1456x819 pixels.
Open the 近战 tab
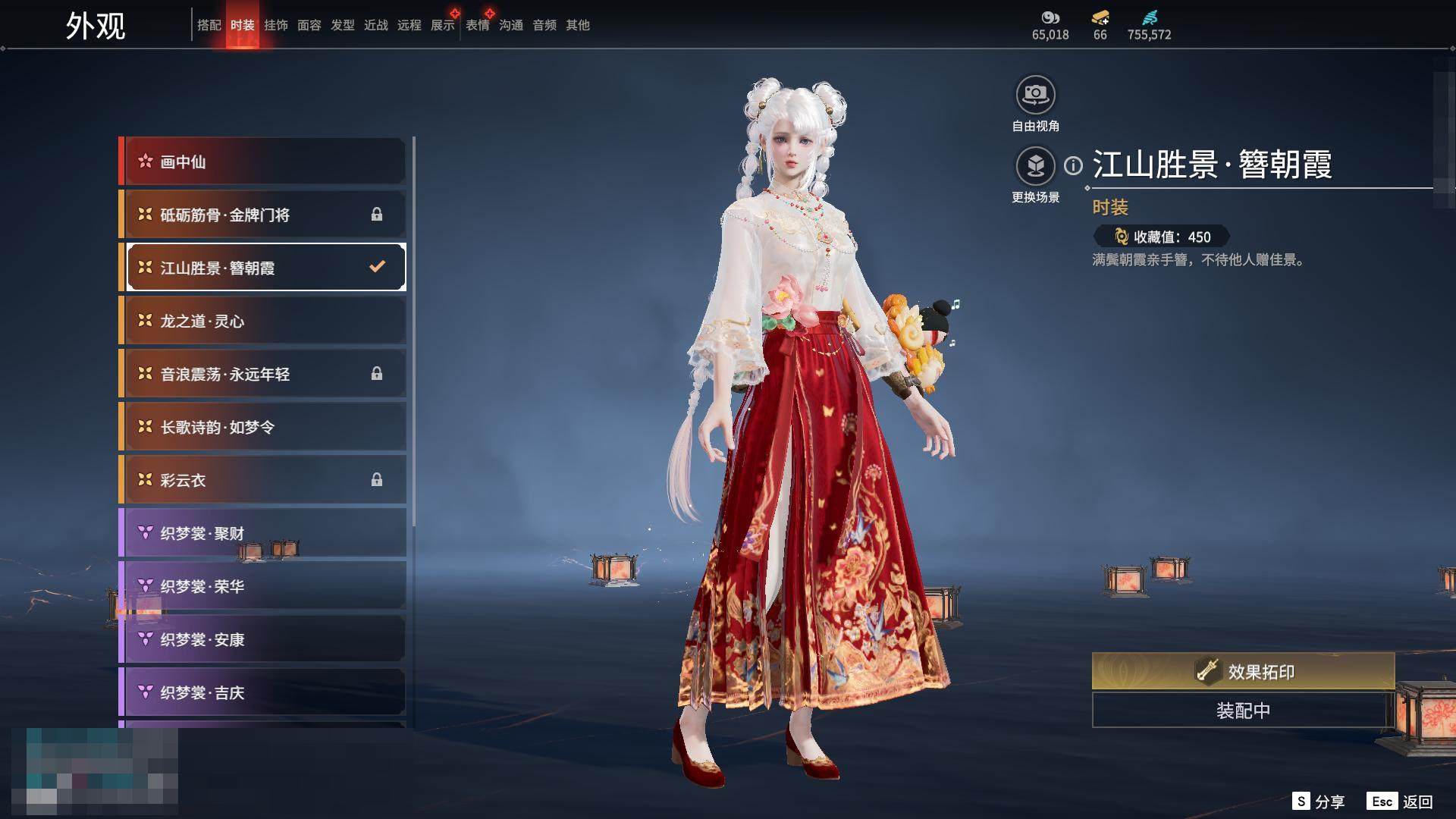(375, 25)
